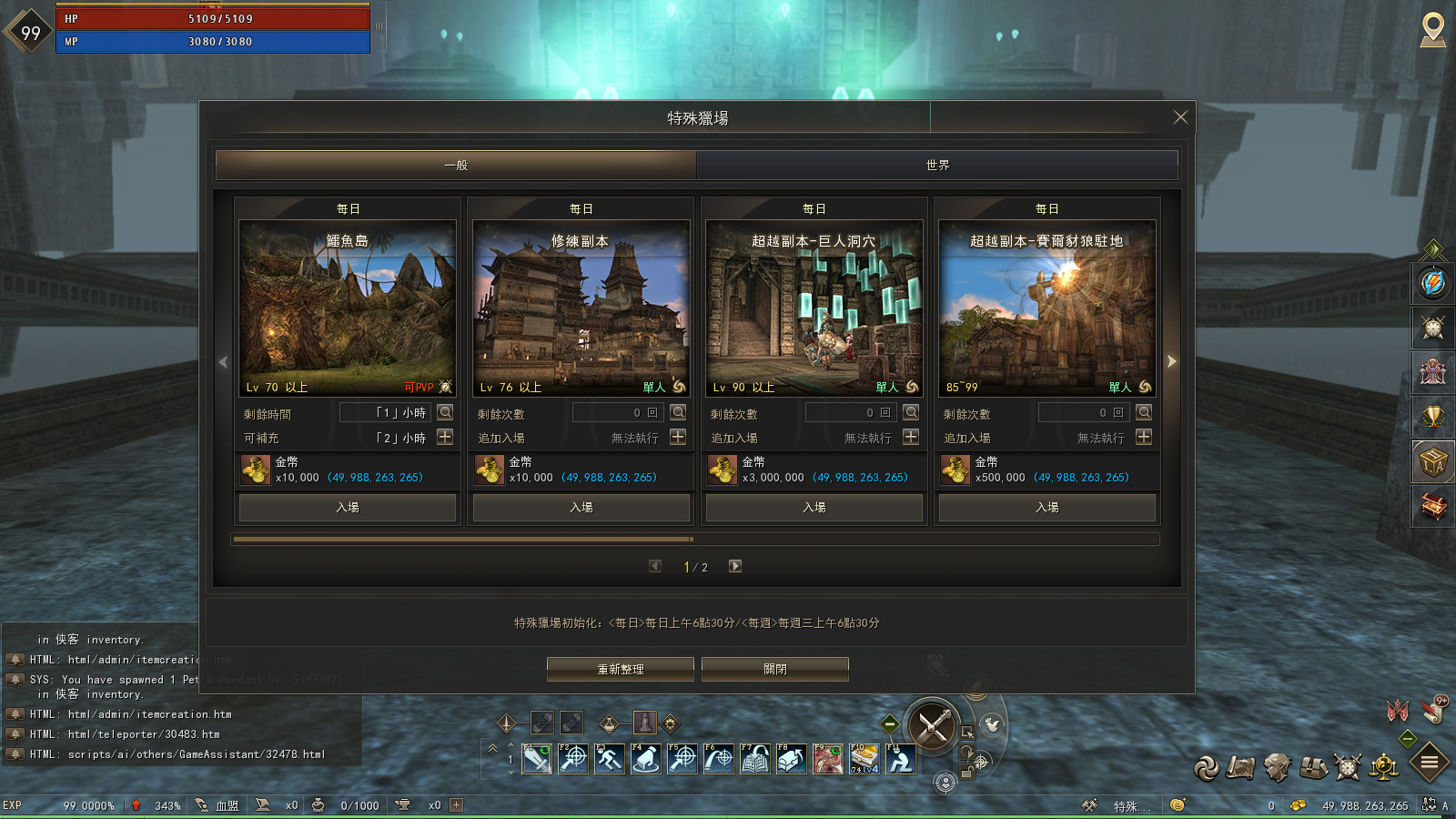Open the hamburger menu diamond near the minimap
This screenshot has width=1456, height=819.
pyautogui.click(x=1430, y=762)
